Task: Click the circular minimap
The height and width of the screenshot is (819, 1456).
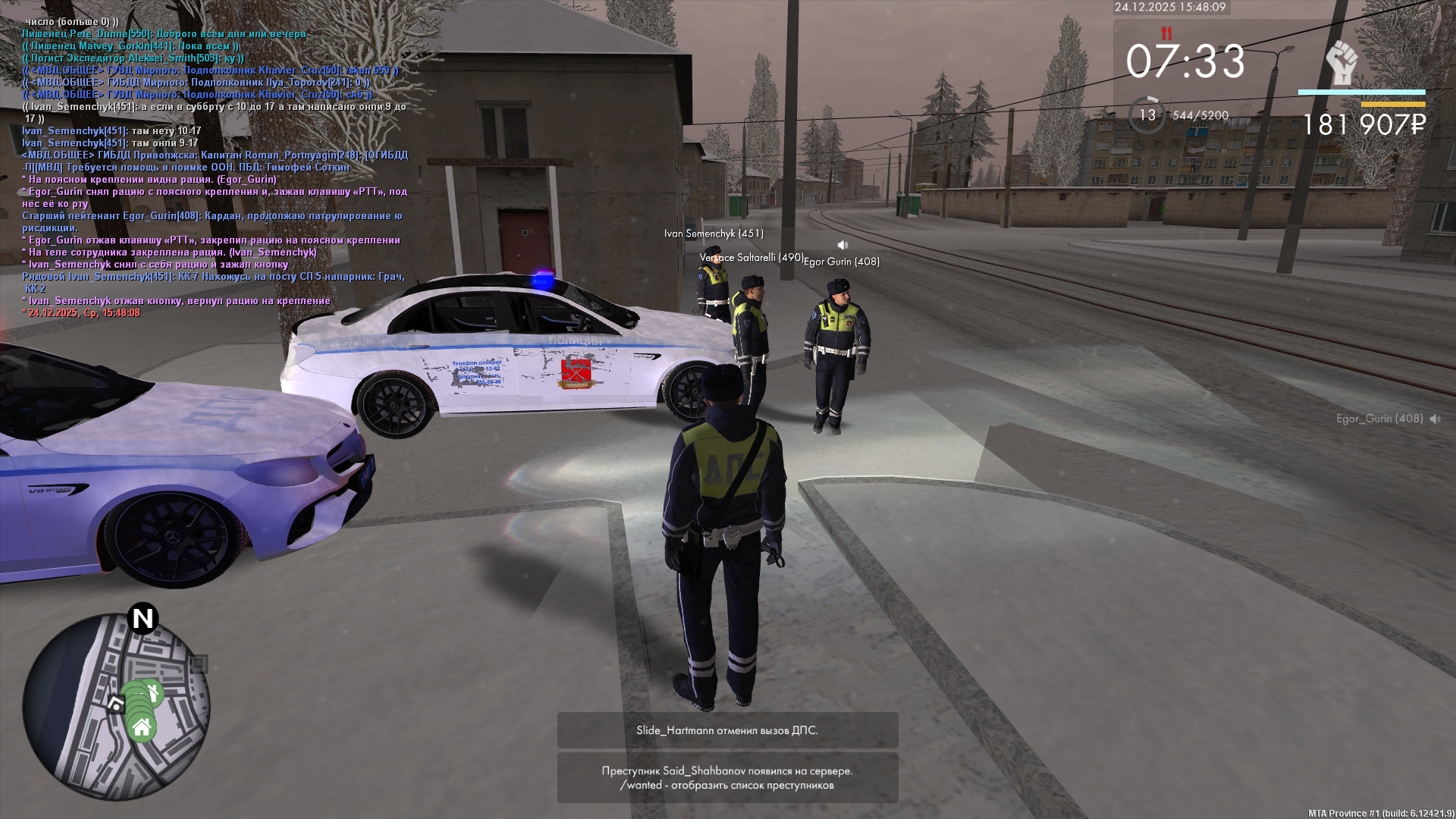Action: (x=116, y=707)
